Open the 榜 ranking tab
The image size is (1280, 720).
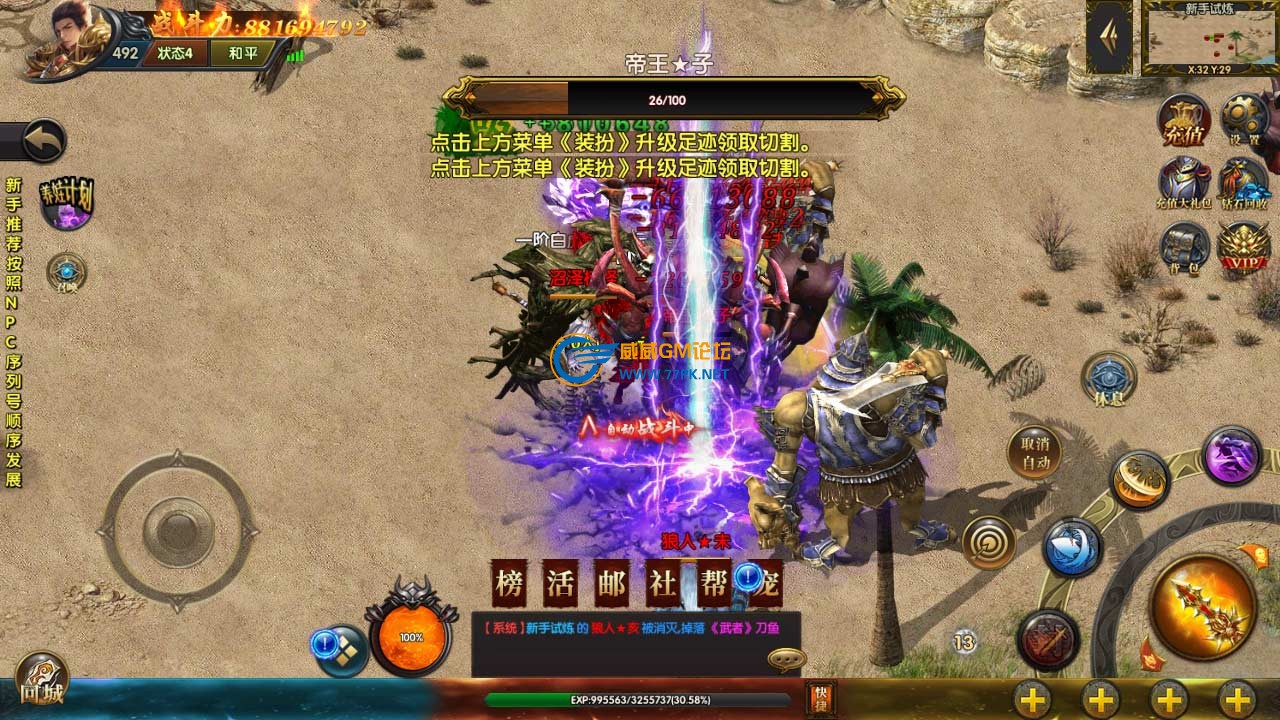coord(509,584)
